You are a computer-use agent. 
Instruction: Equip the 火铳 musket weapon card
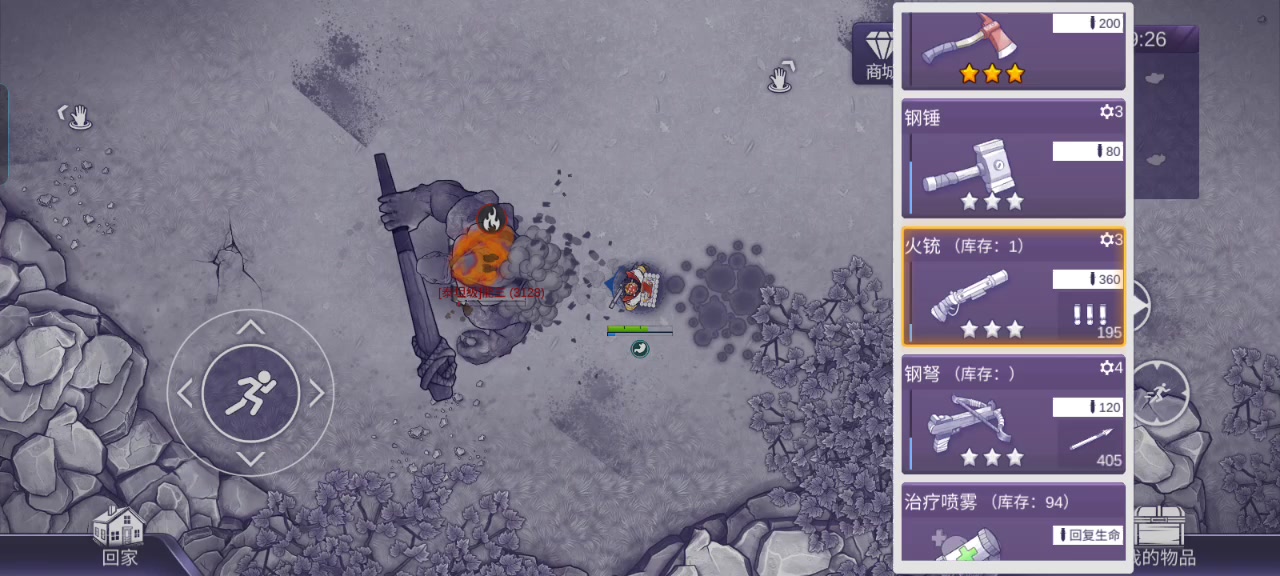coord(1013,287)
